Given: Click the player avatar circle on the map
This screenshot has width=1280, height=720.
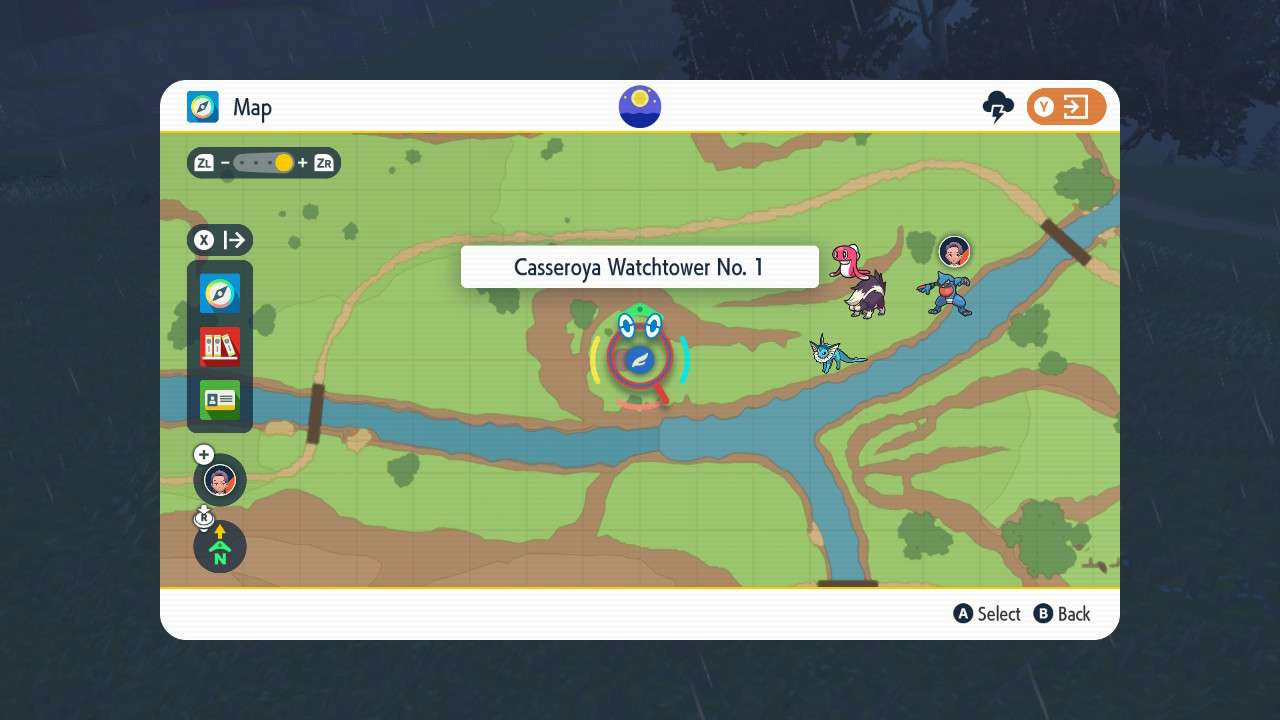Looking at the screenshot, I should pyautogui.click(x=219, y=480).
